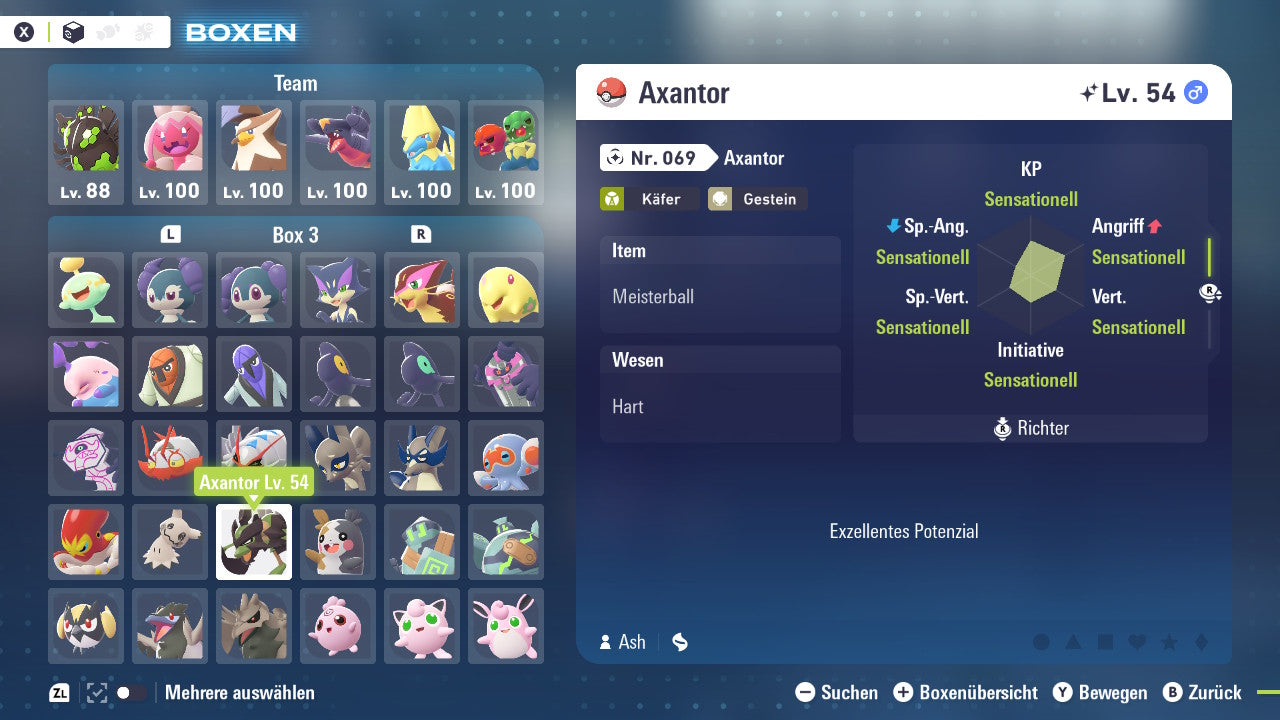Click the R tab to view the next box
The width and height of the screenshot is (1280, 720).
(x=421, y=235)
